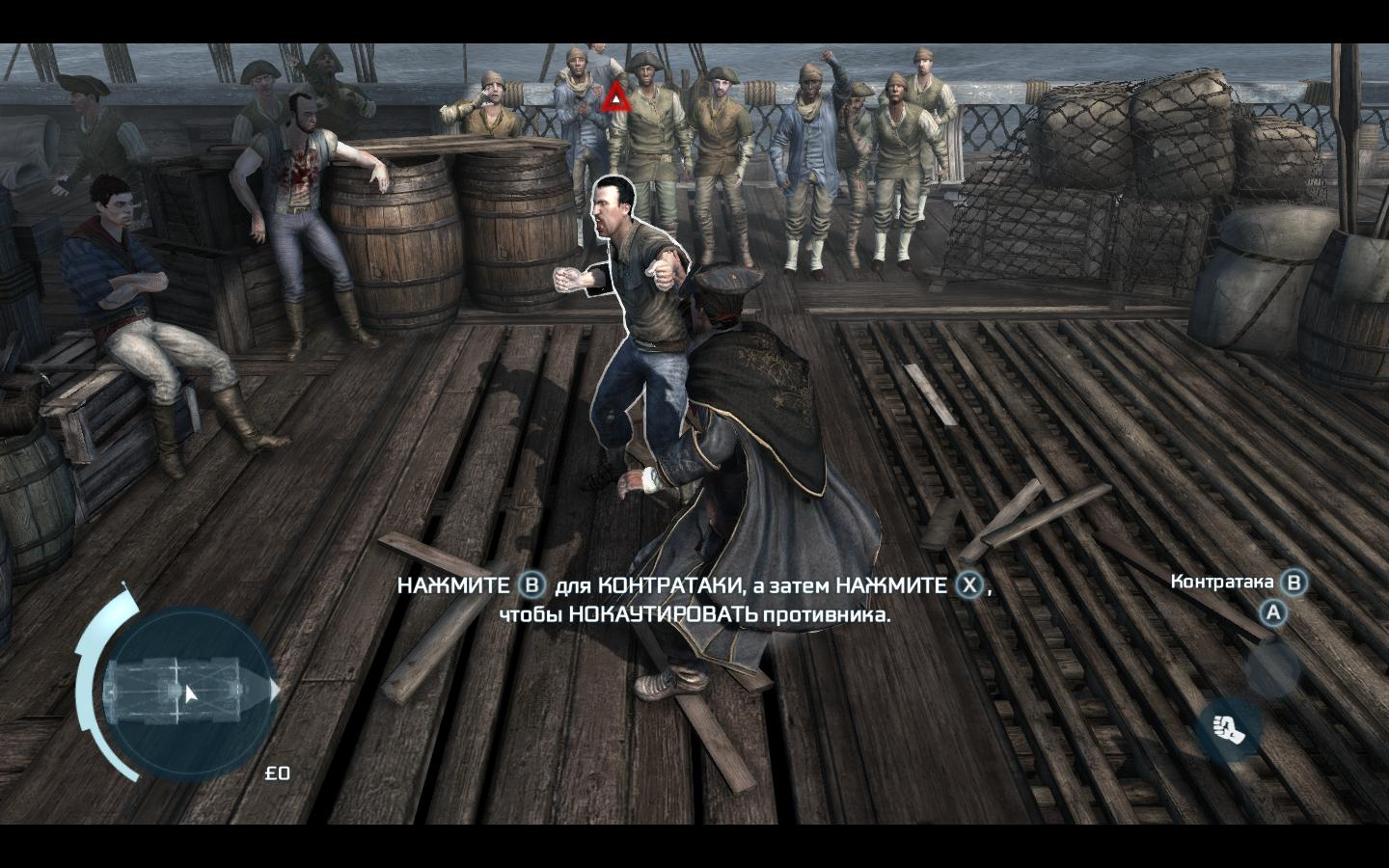Click the red target marker triangle
The height and width of the screenshot is (868, 1389).
coord(614,97)
